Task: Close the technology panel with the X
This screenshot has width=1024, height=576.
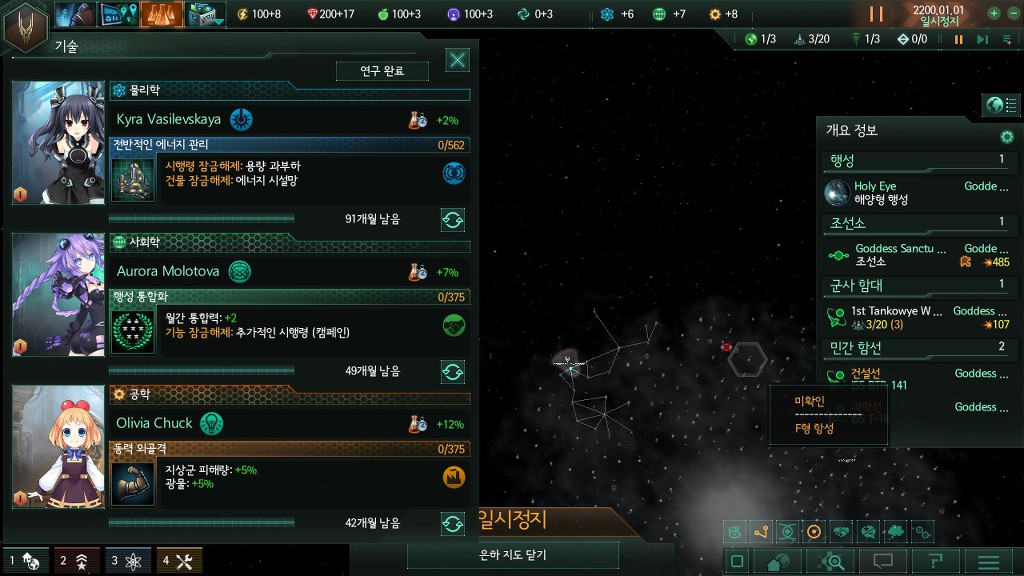Action: (x=458, y=60)
